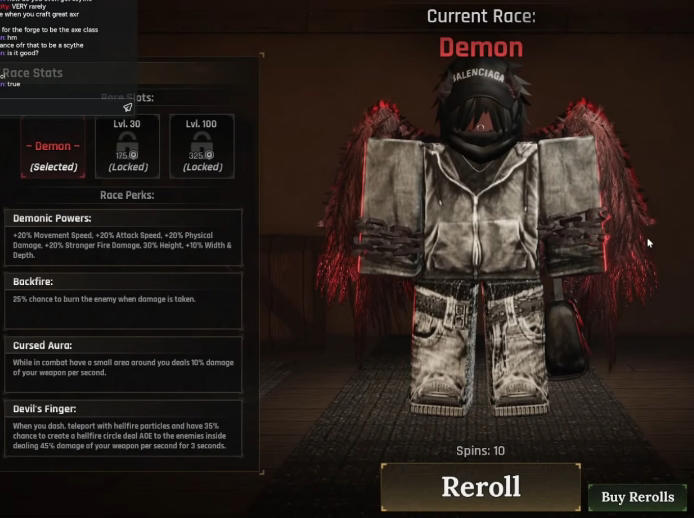Image resolution: width=694 pixels, height=518 pixels.
Task: Select the Backfire perk entry
Action: point(123,300)
